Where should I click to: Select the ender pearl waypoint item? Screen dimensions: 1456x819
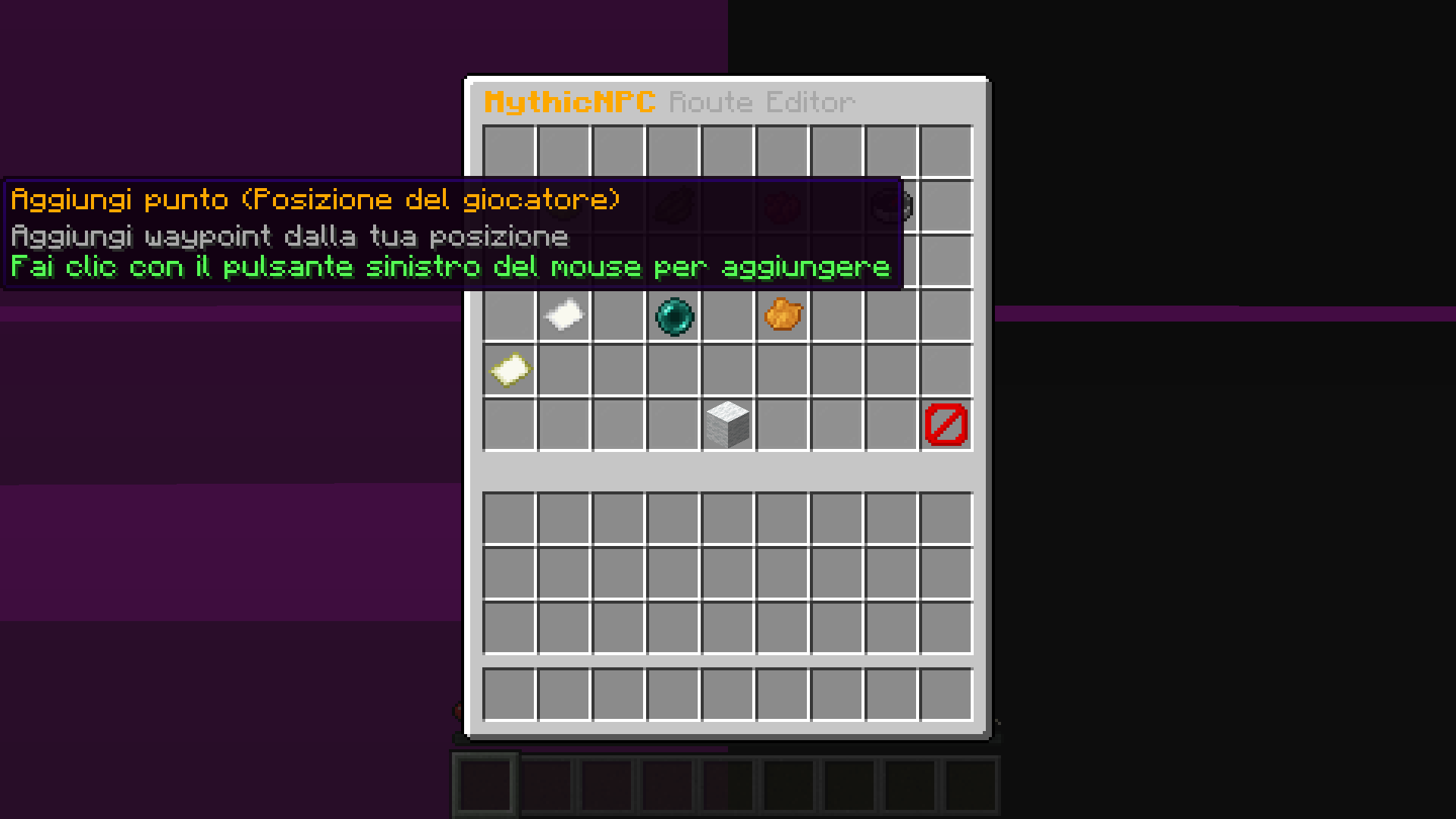tap(674, 316)
